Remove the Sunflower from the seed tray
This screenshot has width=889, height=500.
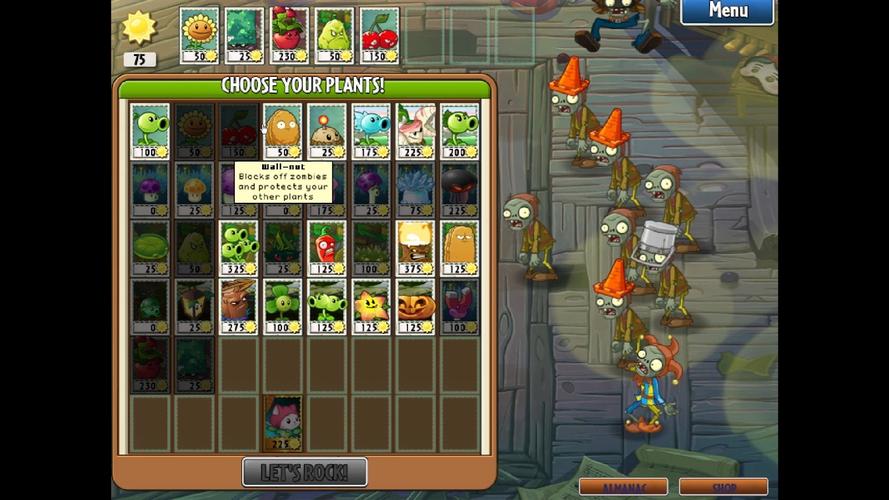[199, 36]
